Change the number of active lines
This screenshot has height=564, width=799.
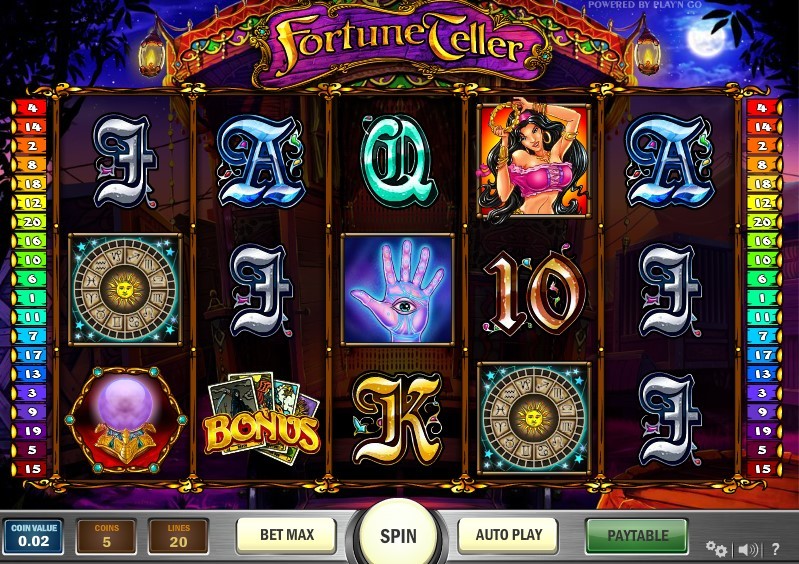pos(178,537)
